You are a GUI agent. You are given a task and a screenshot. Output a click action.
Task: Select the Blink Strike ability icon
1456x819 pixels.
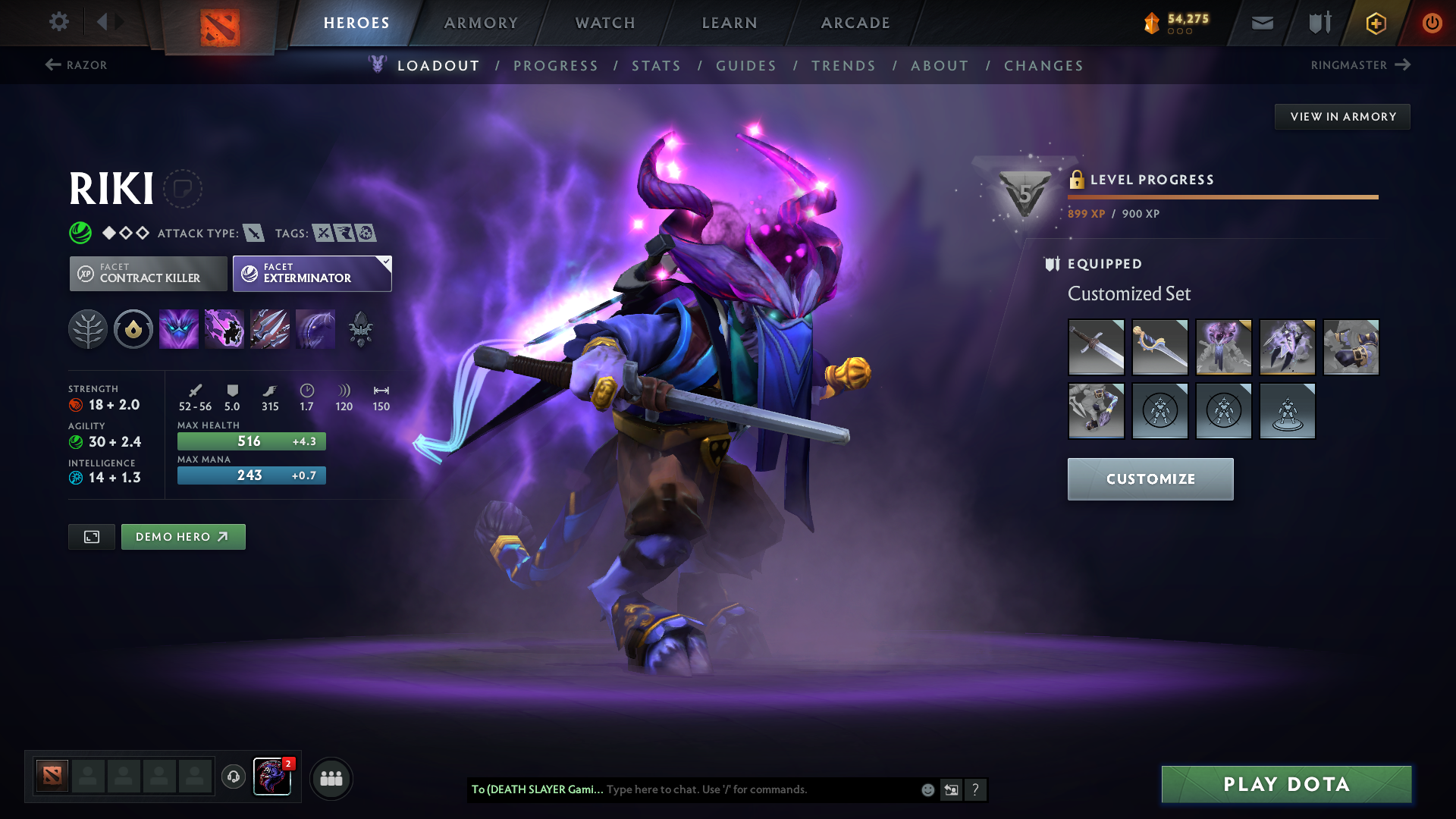coord(224,328)
